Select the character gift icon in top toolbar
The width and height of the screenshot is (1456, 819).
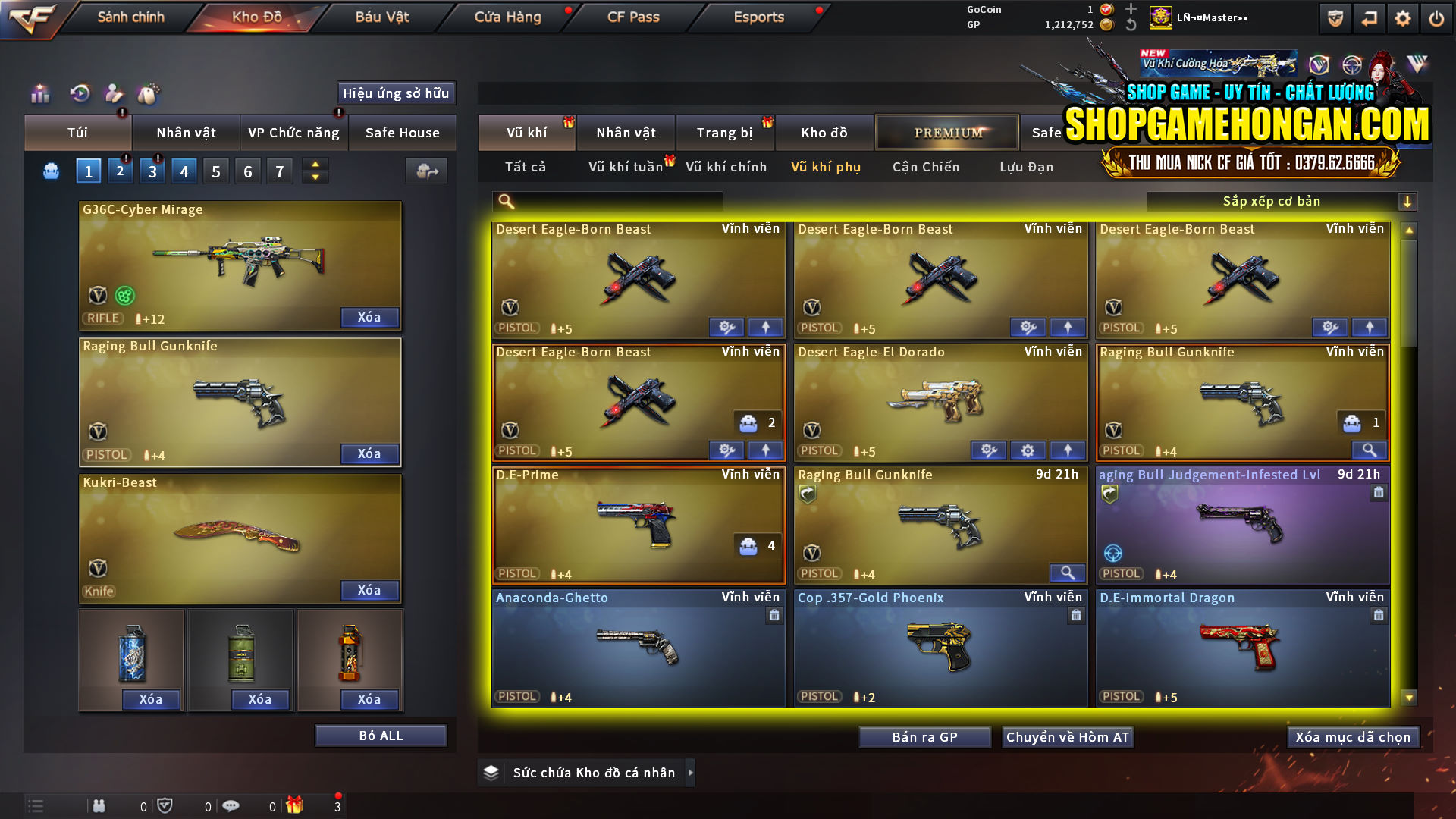pos(114,94)
